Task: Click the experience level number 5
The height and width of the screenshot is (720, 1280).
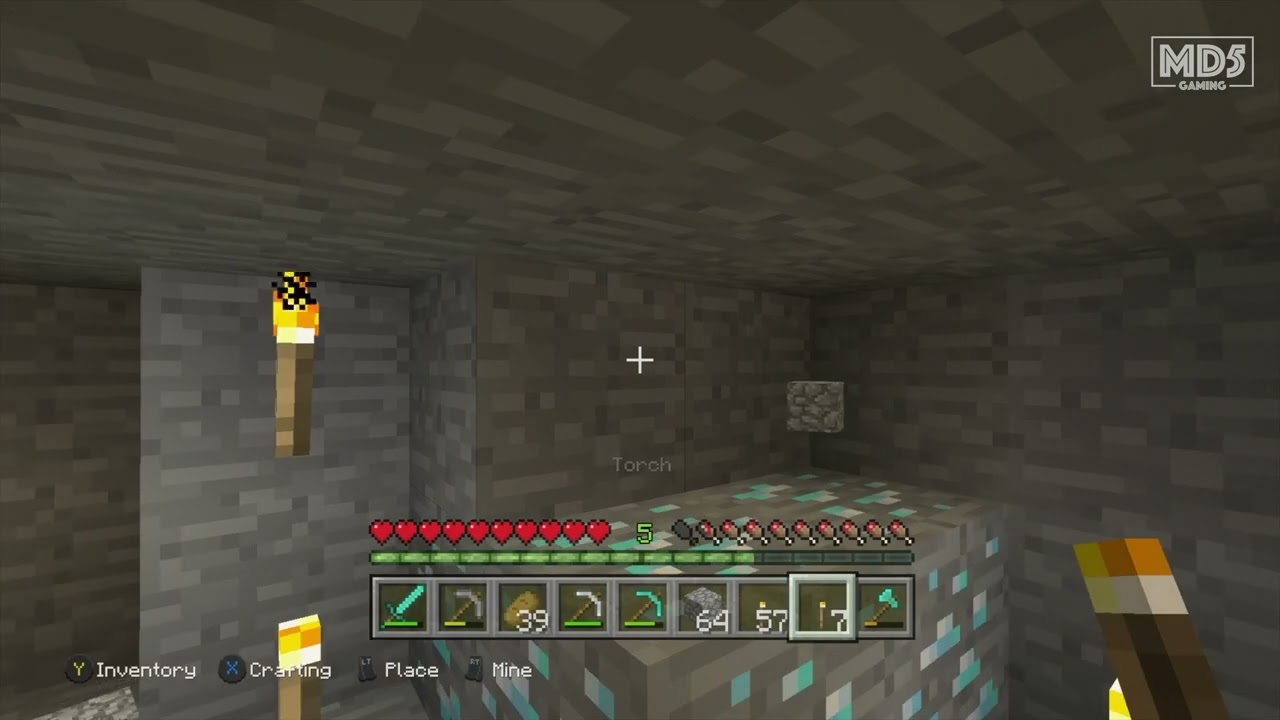Action: click(643, 533)
